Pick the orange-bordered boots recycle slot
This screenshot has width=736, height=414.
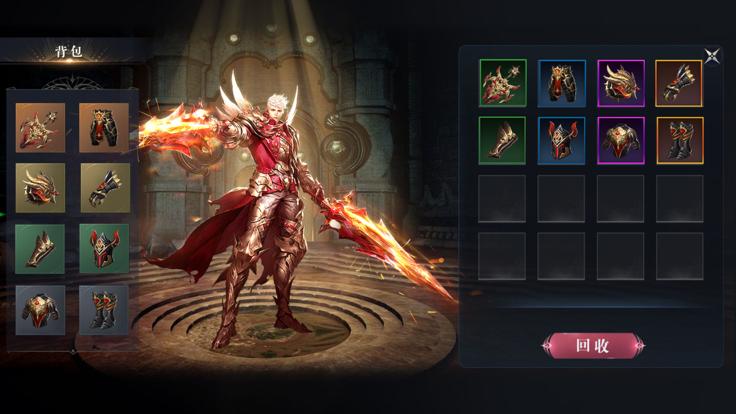[679, 140]
